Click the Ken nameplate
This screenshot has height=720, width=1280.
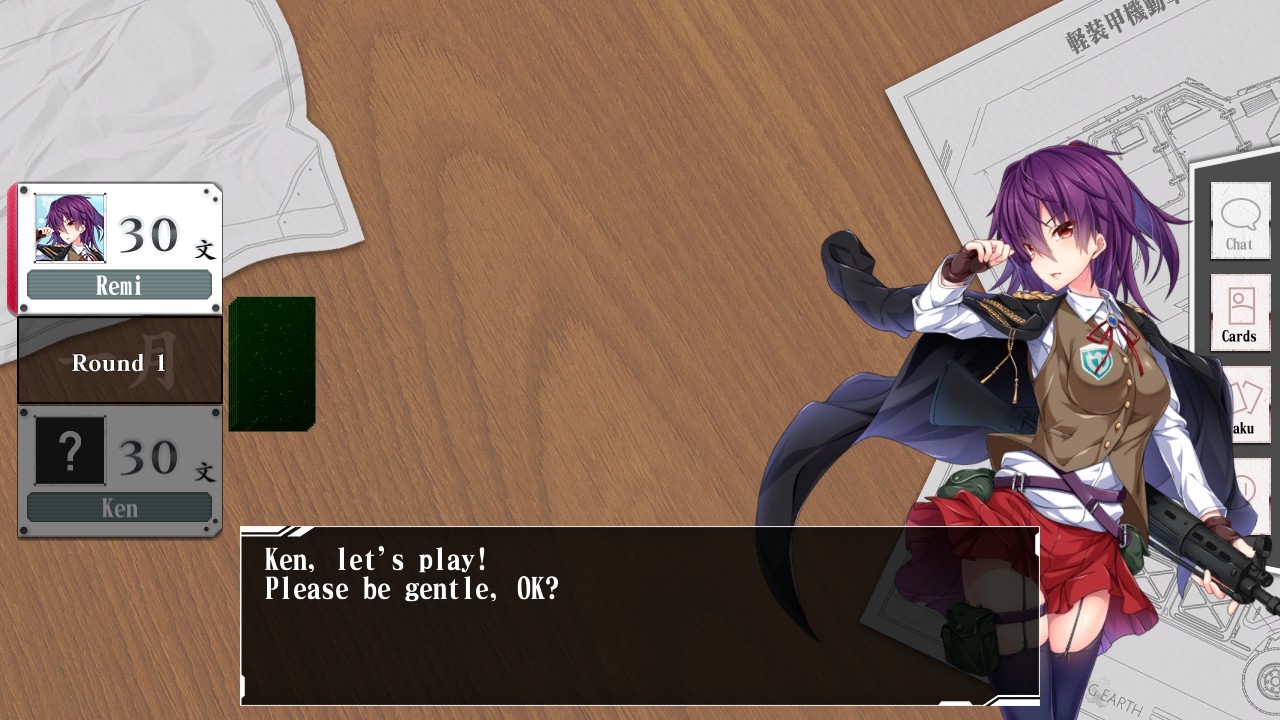120,508
